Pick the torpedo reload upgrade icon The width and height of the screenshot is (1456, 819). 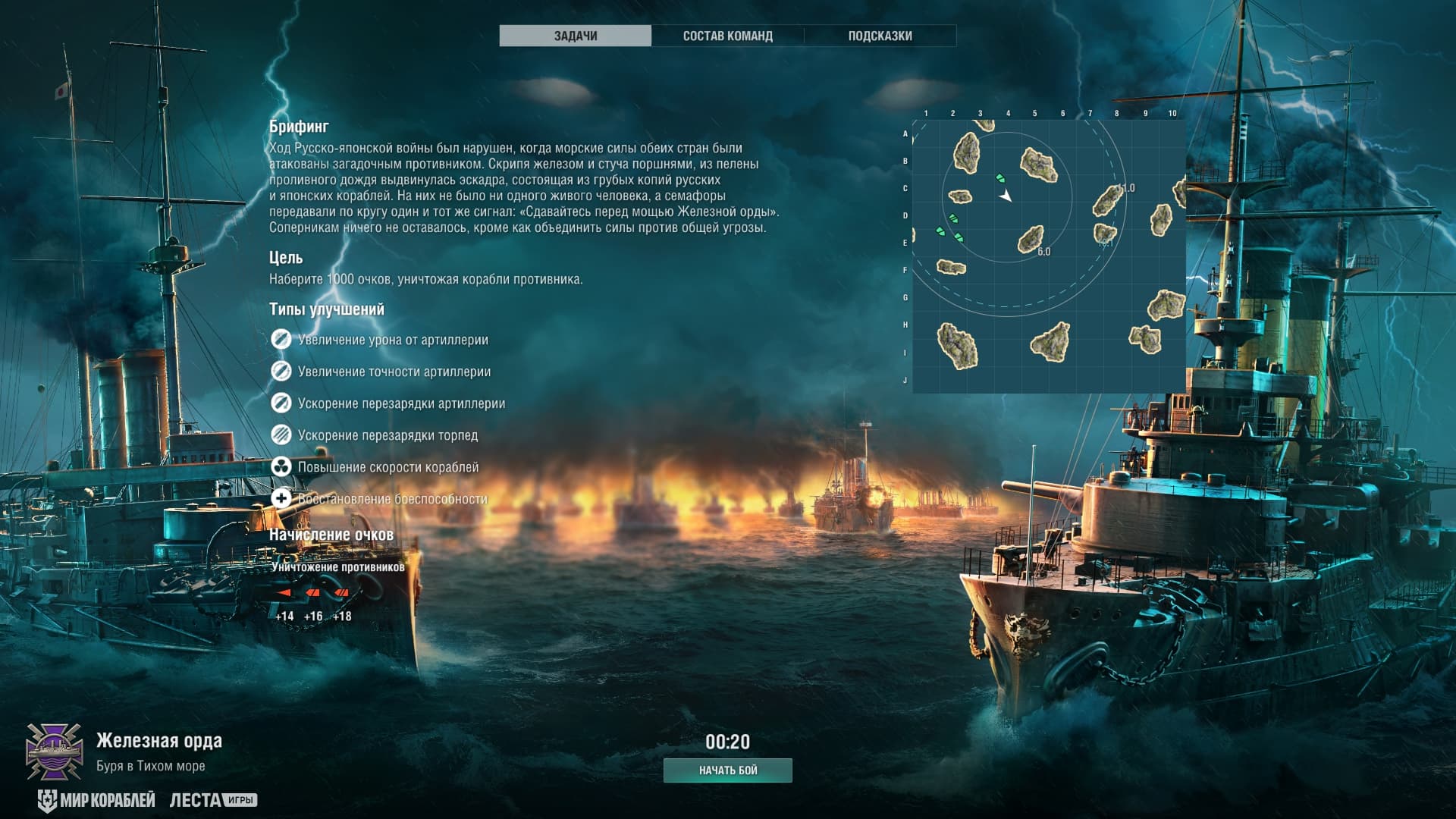point(281,435)
